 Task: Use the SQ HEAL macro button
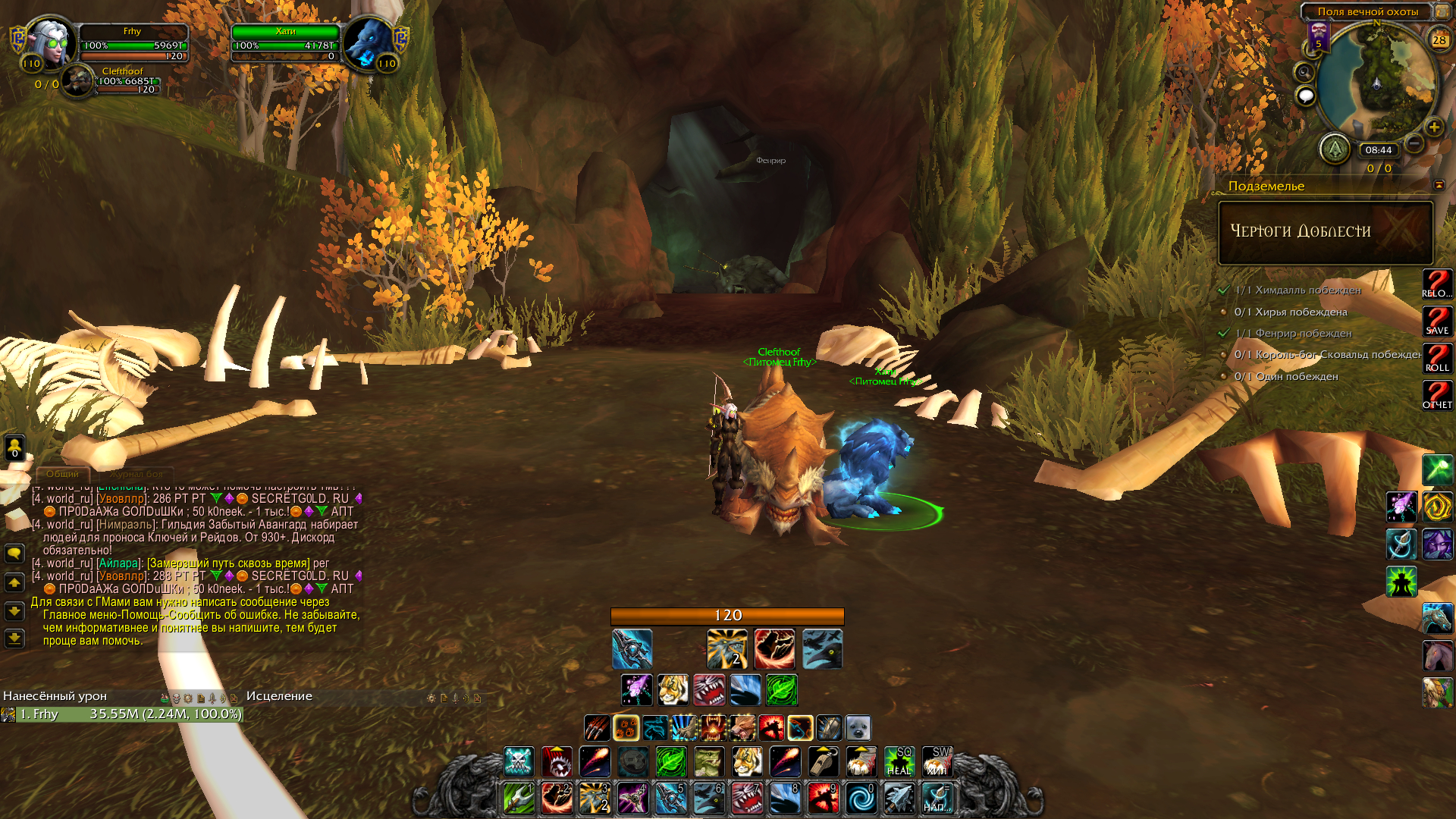click(x=899, y=761)
